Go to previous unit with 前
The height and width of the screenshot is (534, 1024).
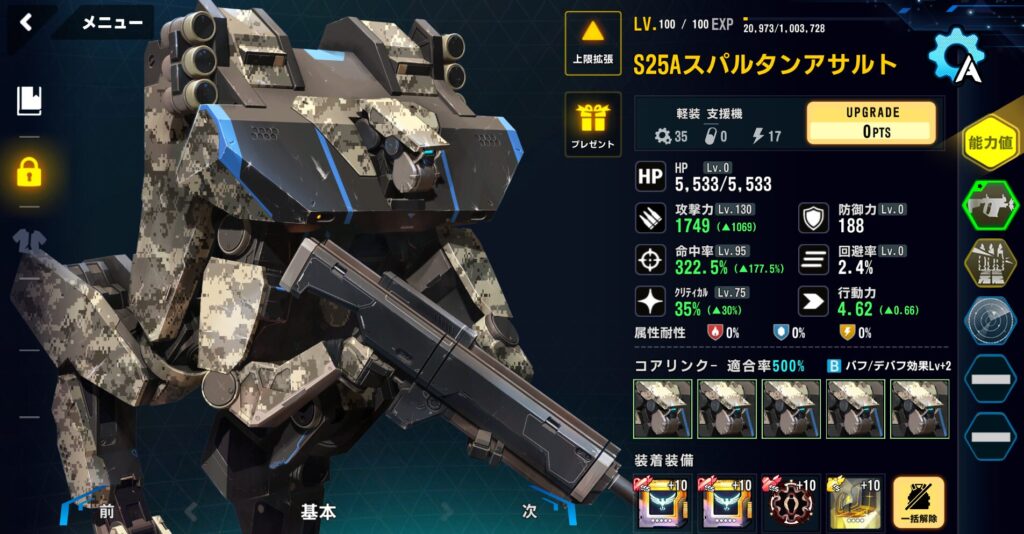click(x=106, y=511)
